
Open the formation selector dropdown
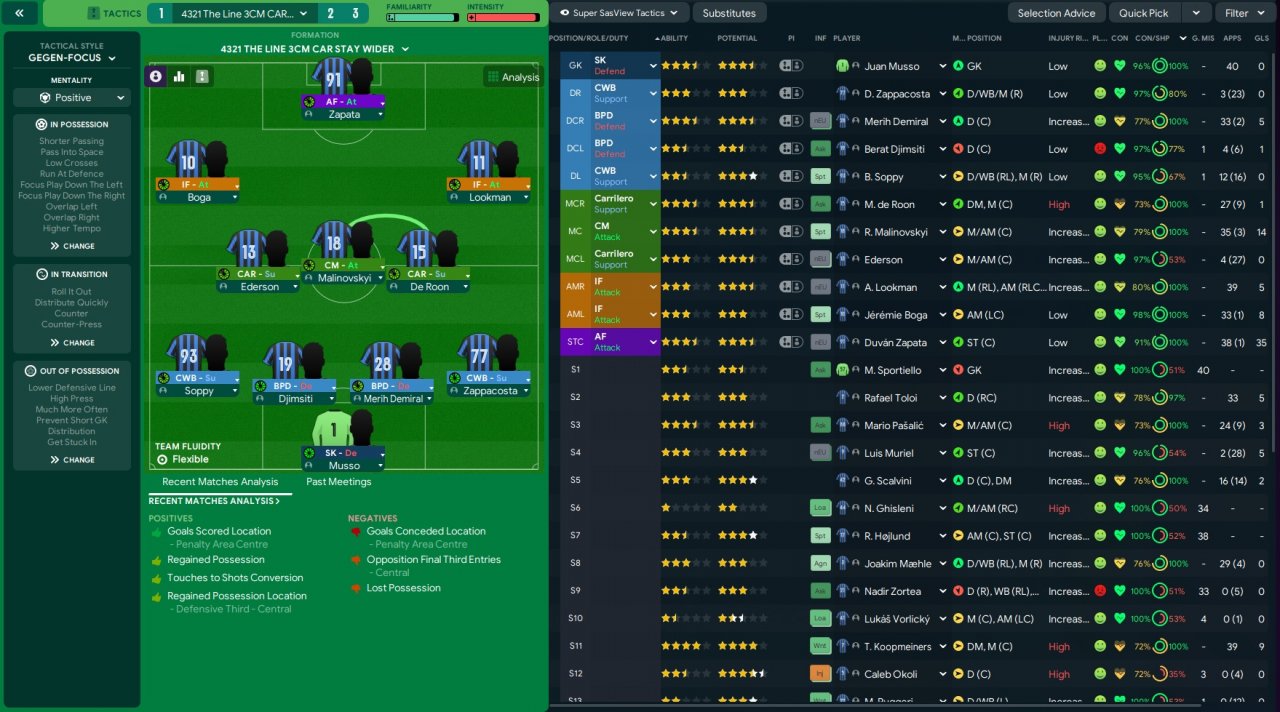pyautogui.click(x=314, y=49)
